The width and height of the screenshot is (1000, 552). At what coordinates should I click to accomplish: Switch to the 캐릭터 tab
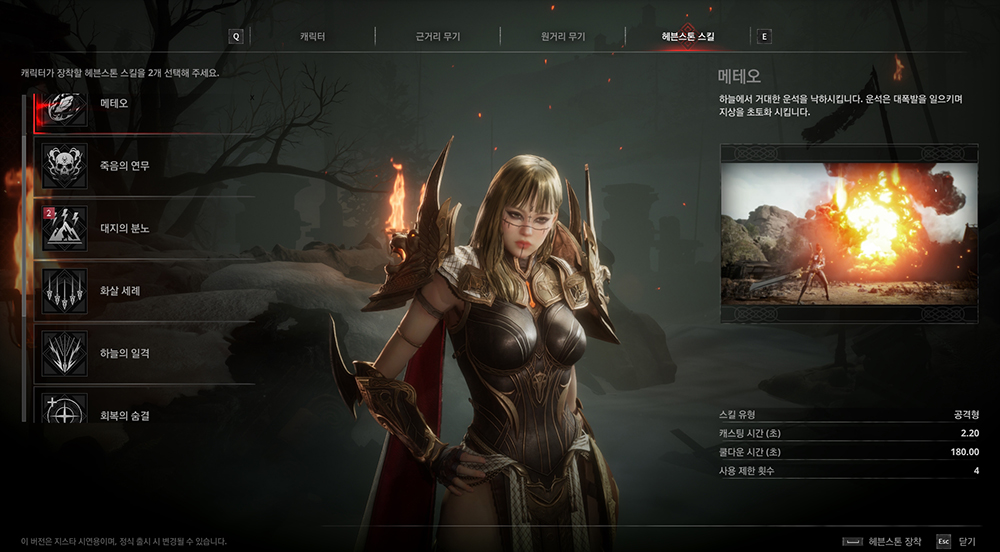click(312, 37)
